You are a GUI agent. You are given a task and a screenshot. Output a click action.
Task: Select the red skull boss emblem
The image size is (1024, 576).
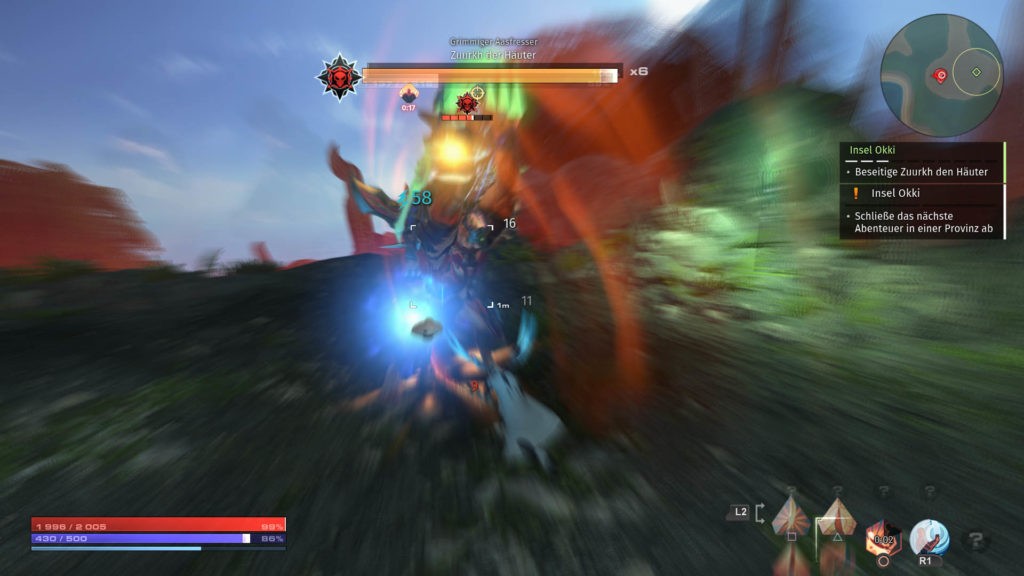339,77
